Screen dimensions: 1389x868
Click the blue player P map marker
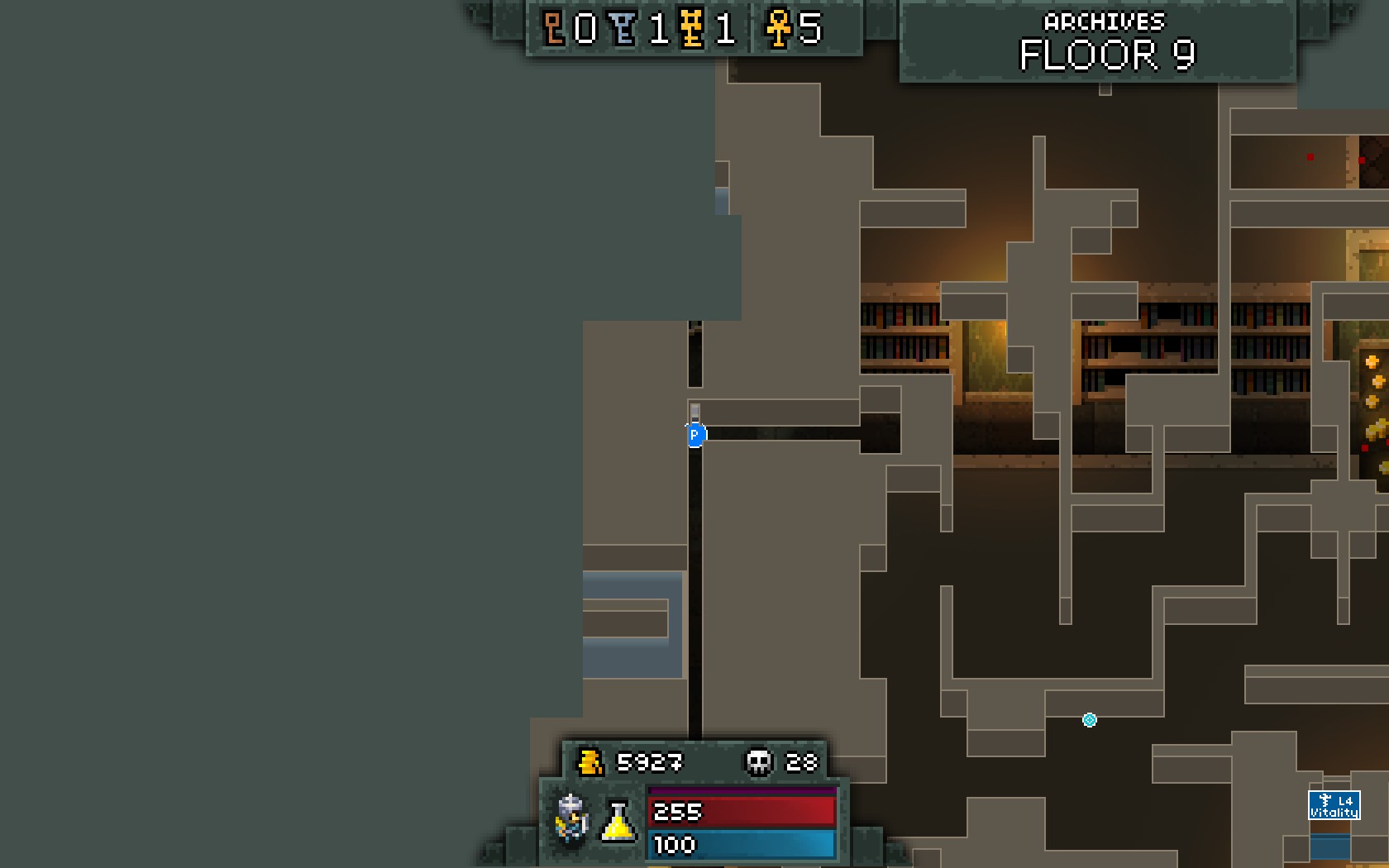[695, 435]
